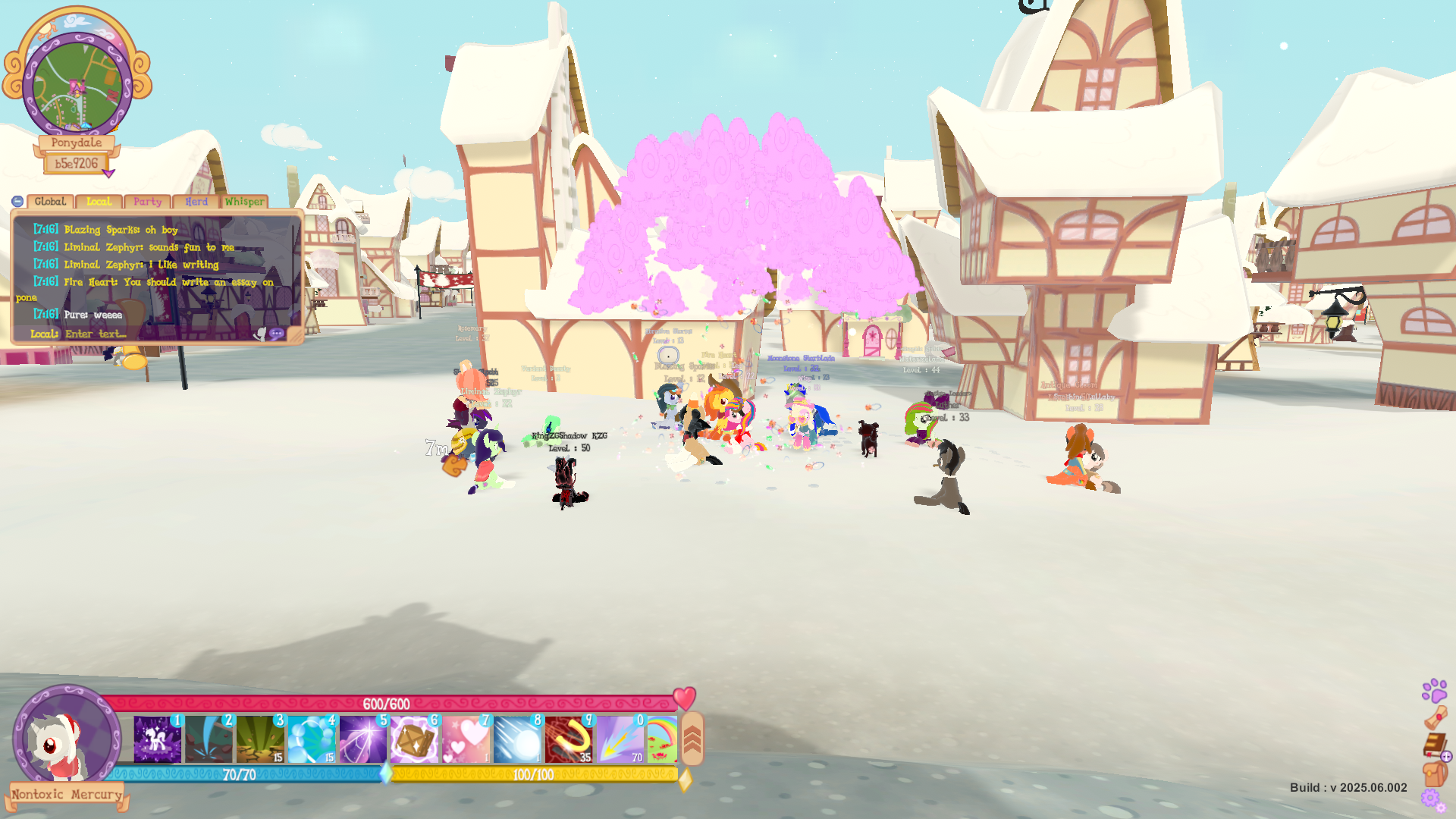Use the bubbles ability in slot 4
The height and width of the screenshot is (819, 1456).
pos(312,739)
